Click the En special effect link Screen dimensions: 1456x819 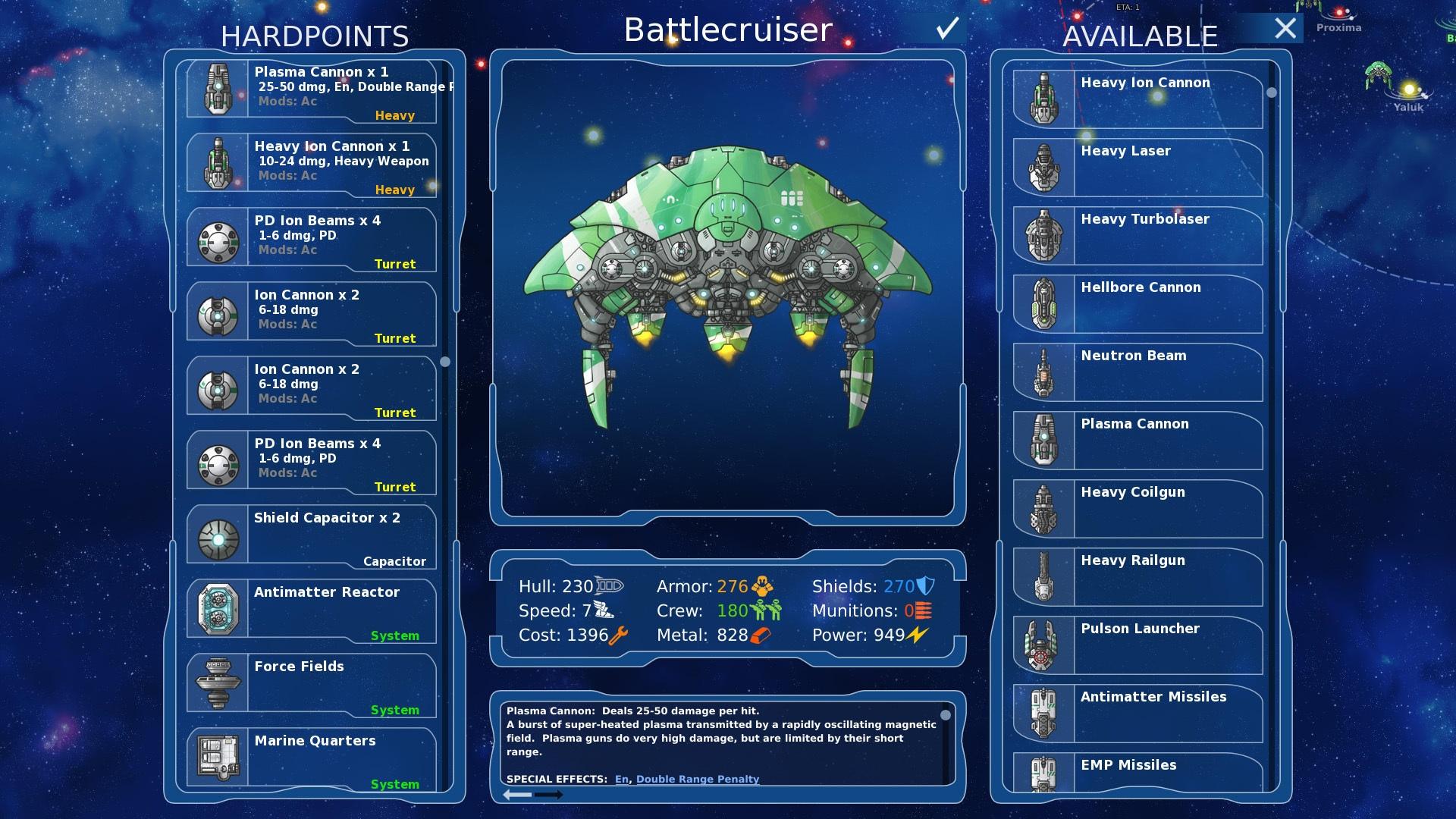[x=623, y=779]
